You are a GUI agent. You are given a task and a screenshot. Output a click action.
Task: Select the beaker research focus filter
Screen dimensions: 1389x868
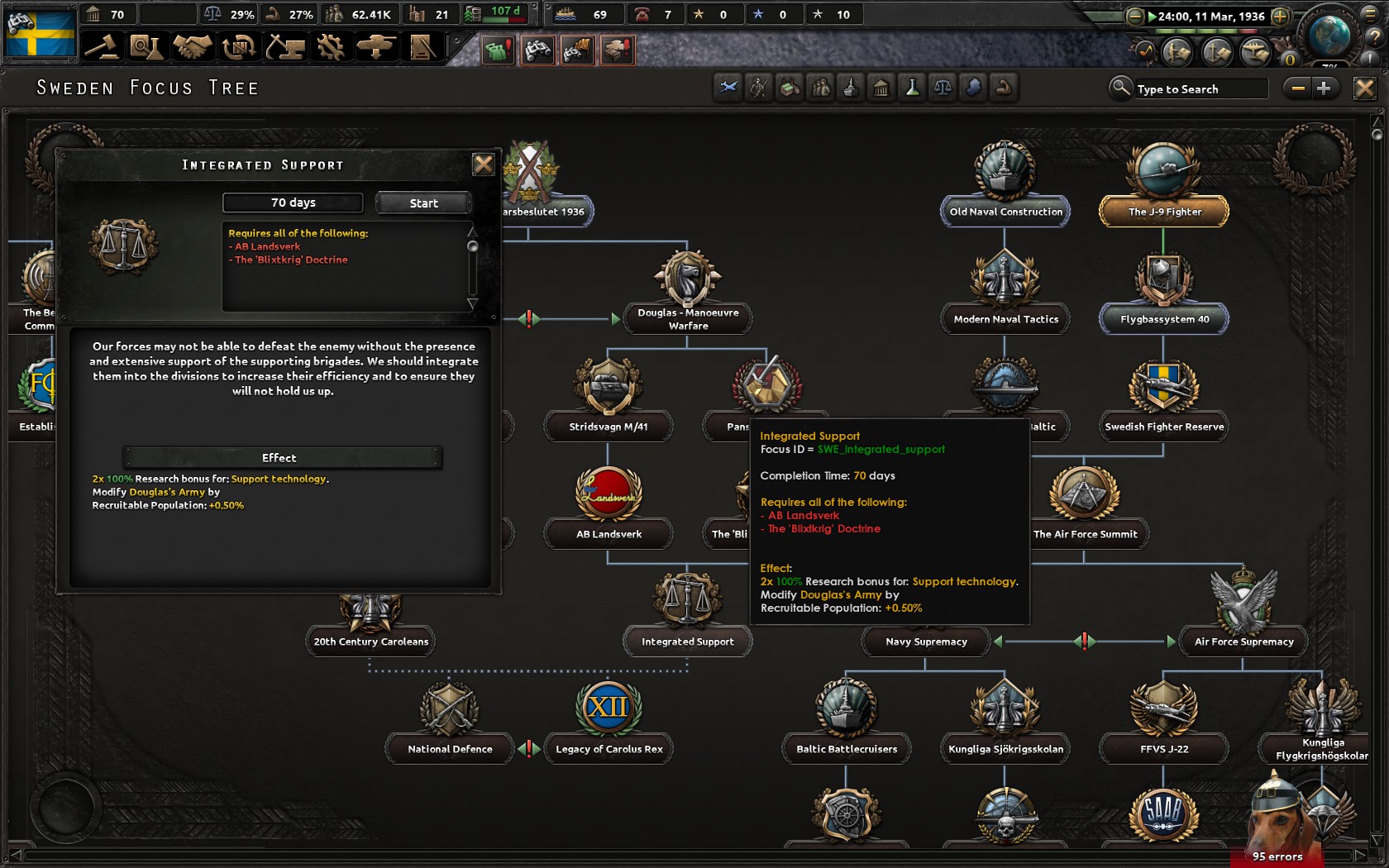click(912, 88)
